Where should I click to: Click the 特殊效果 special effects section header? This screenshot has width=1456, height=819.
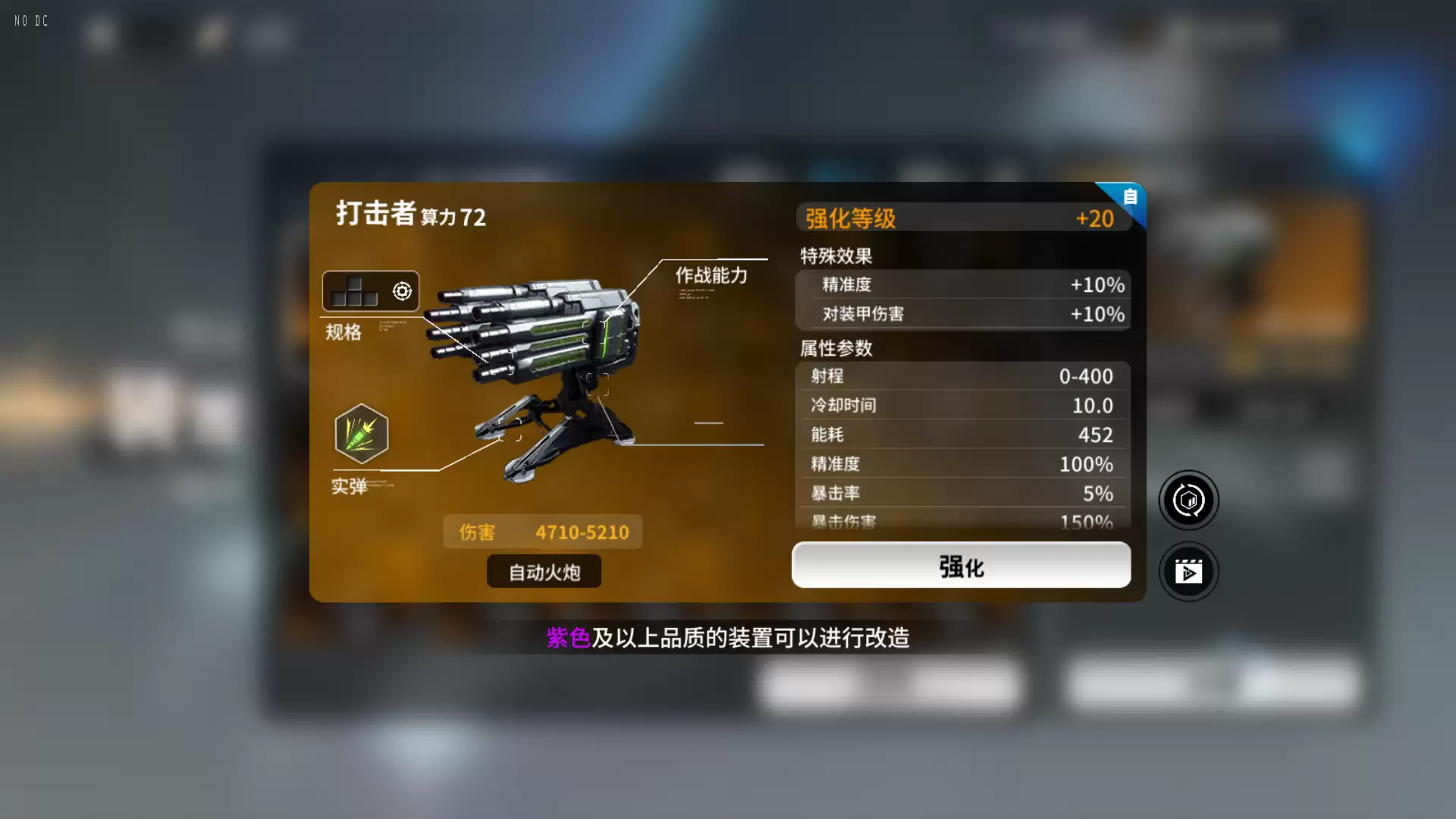click(834, 256)
